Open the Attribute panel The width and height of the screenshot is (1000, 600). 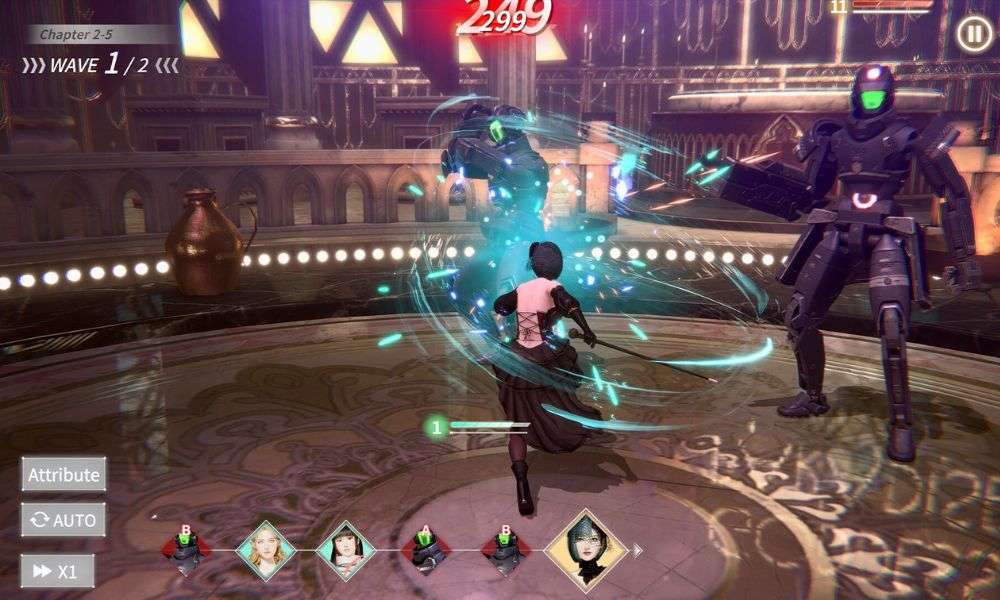click(x=64, y=474)
